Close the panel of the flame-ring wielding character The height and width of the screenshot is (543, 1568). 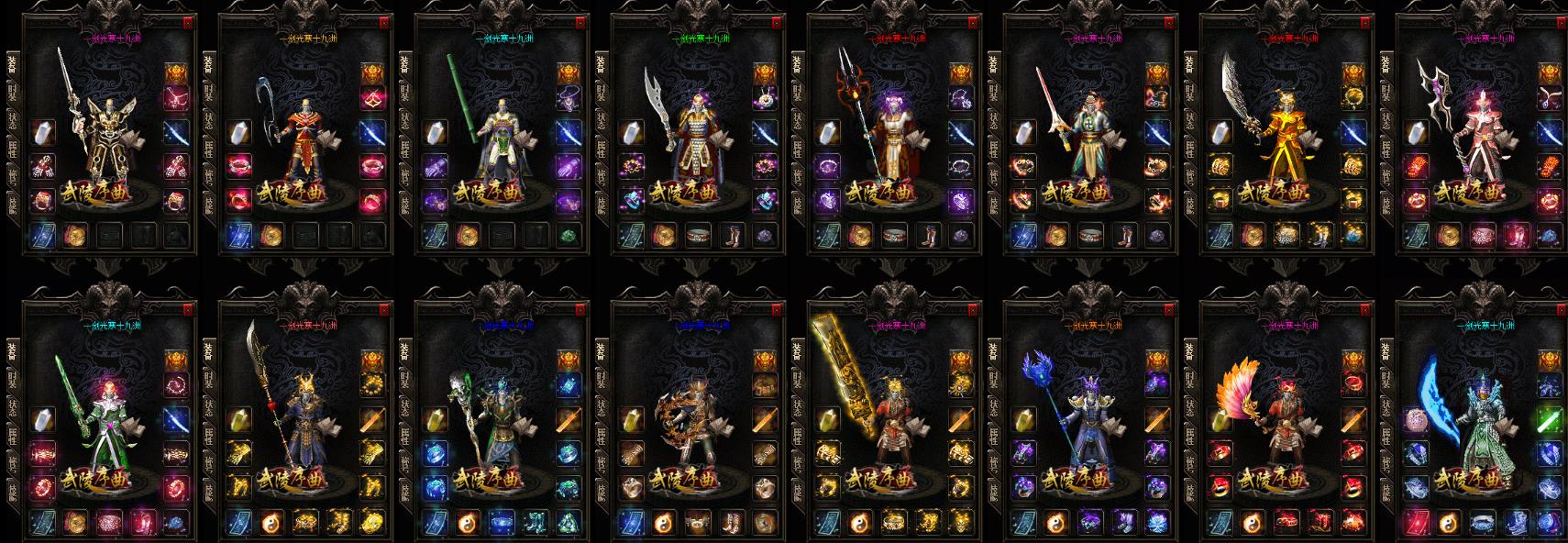pos(776,310)
